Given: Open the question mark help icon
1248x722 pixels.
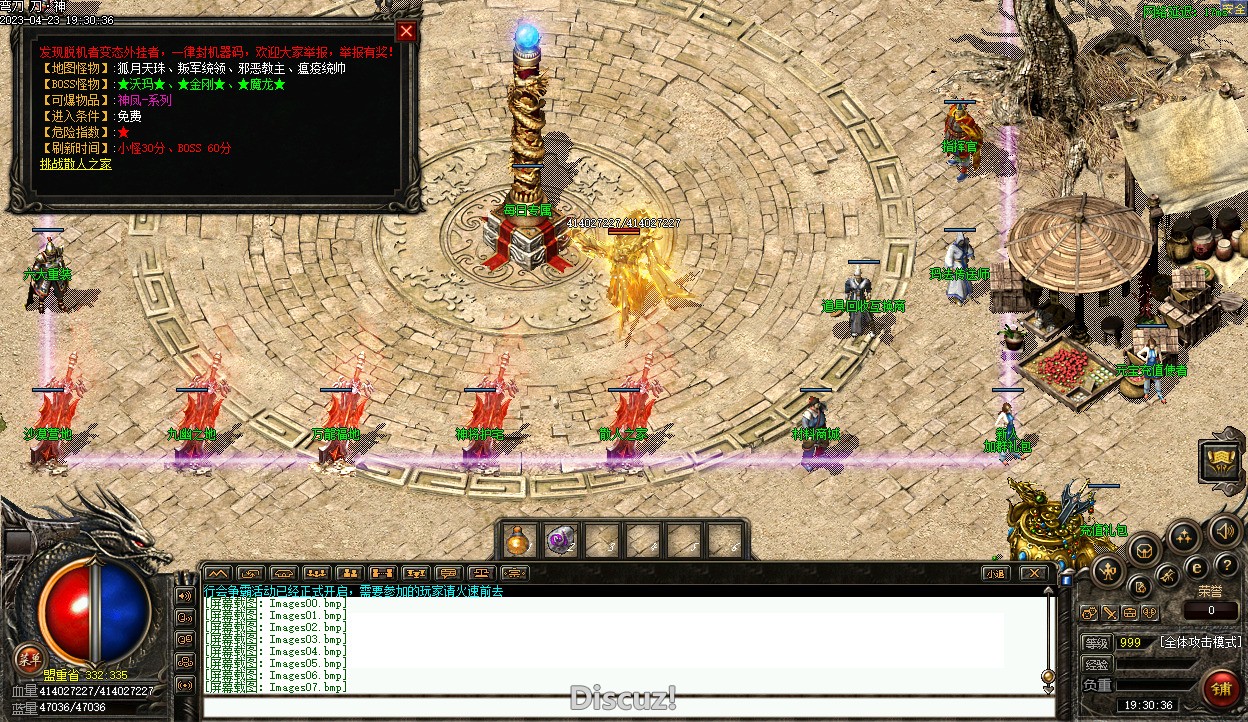Looking at the screenshot, I should (1226, 567).
